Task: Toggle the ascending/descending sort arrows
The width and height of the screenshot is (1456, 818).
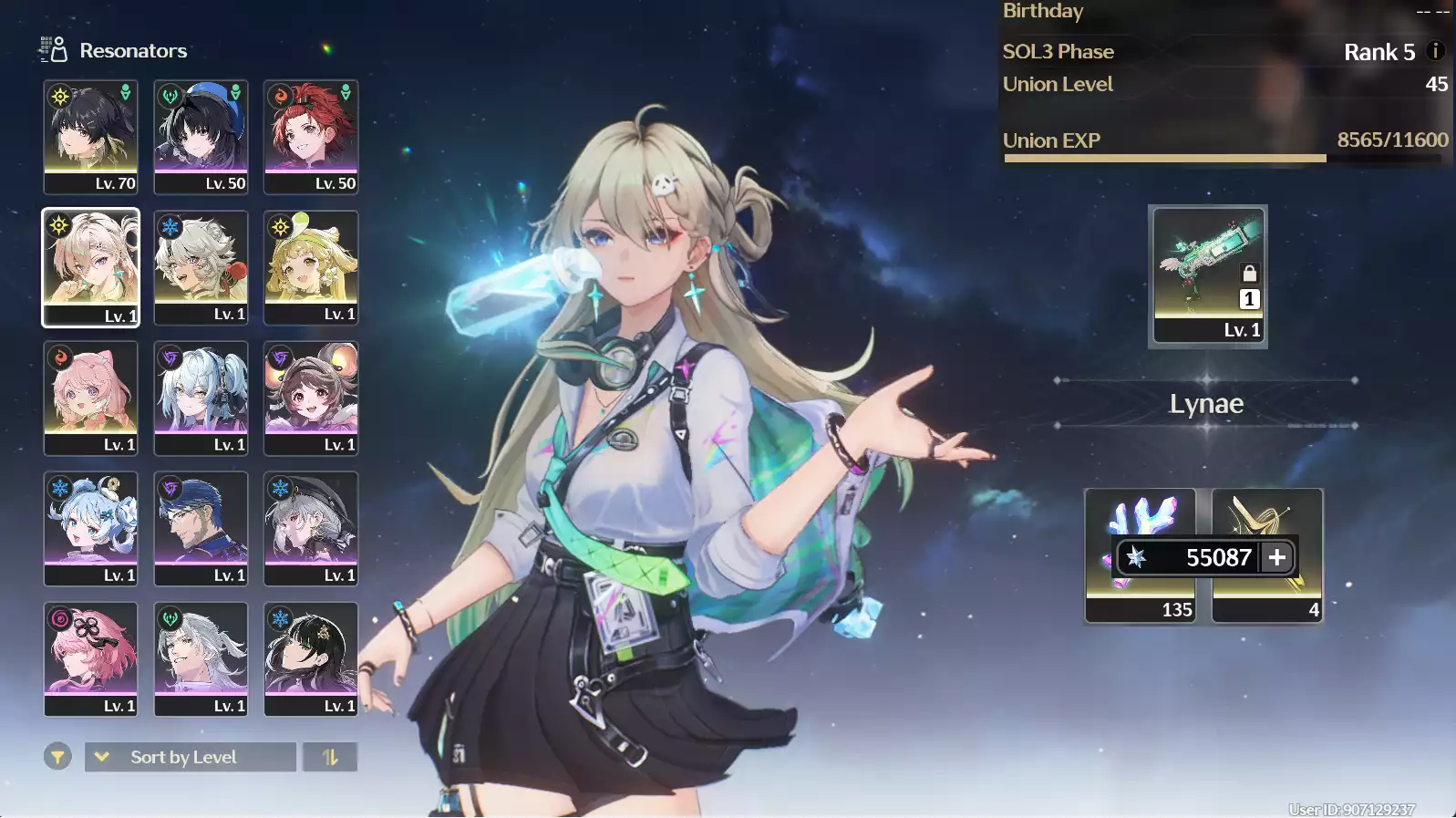Action: tap(329, 756)
